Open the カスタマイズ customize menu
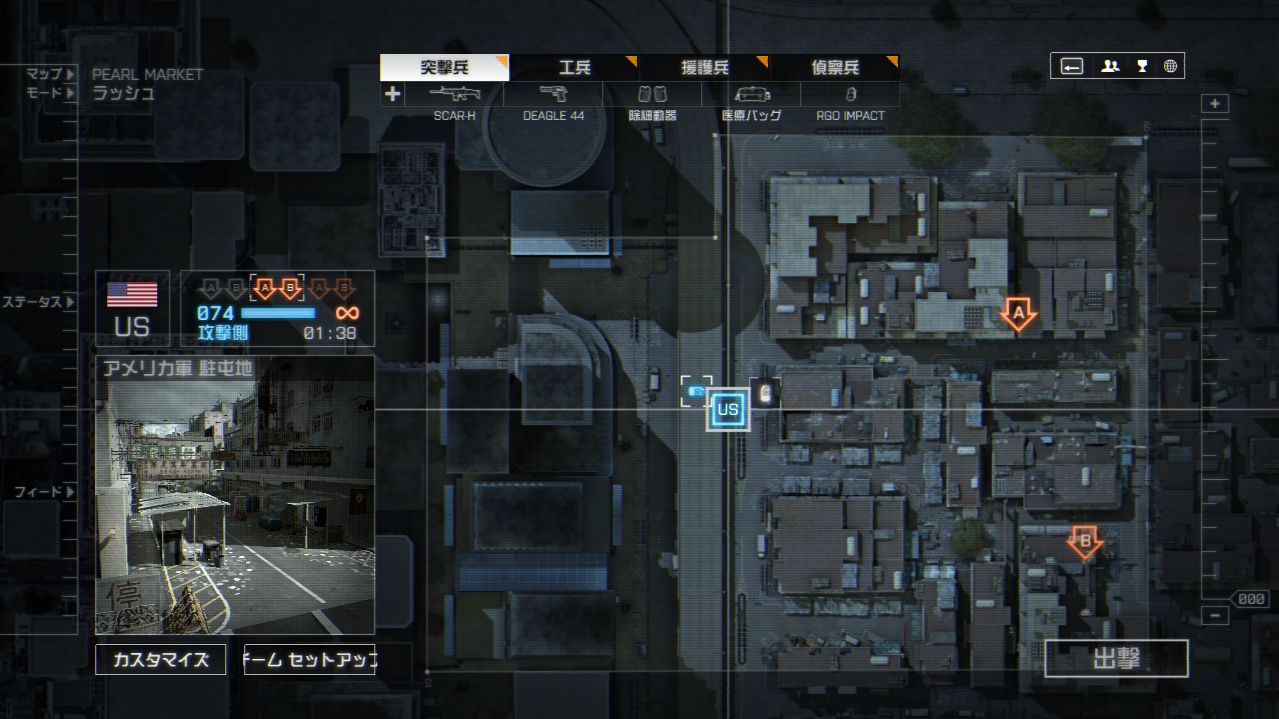Screen dimensions: 1279x719 (160, 660)
